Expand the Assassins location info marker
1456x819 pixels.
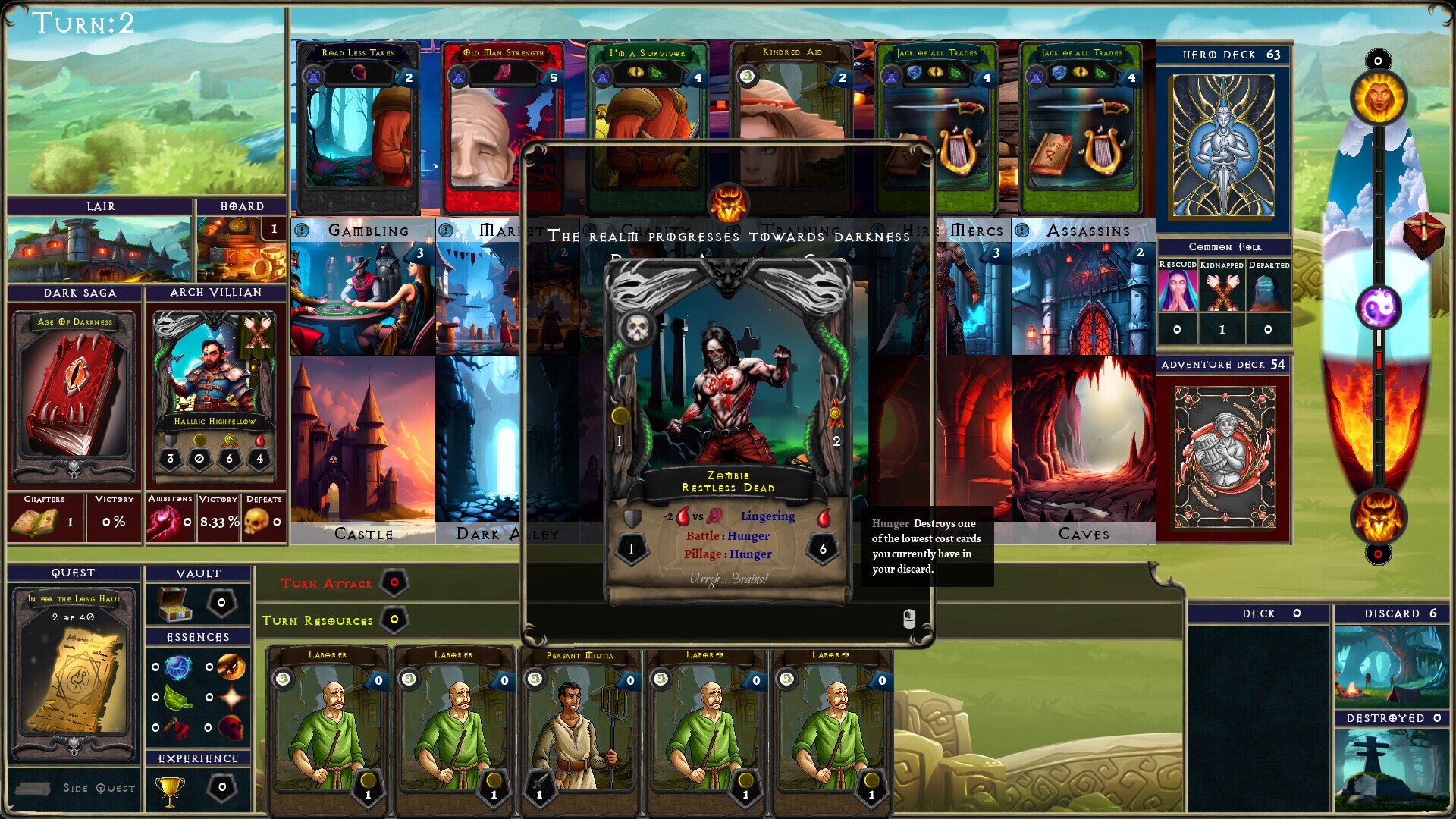point(1022,230)
